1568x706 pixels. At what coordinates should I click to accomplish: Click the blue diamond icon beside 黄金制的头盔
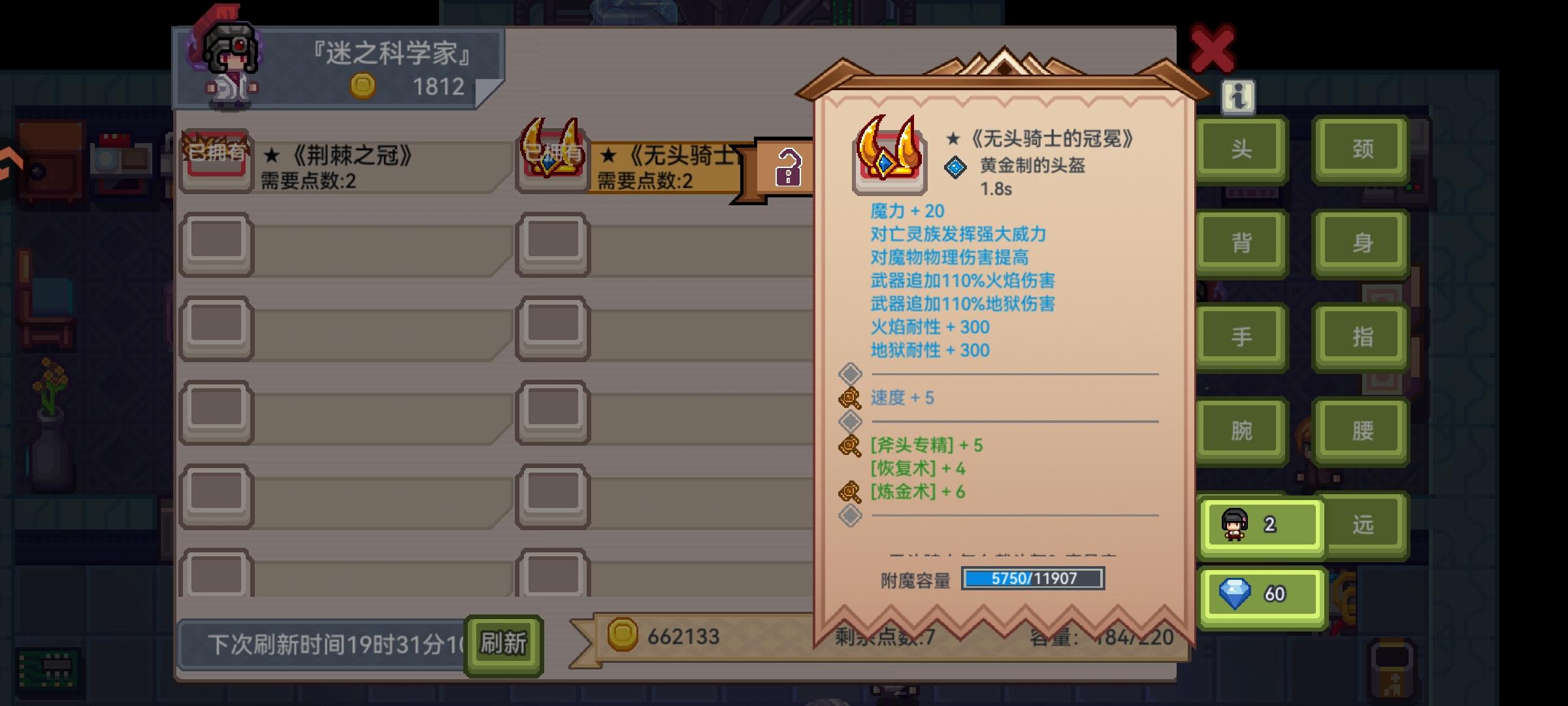[x=956, y=166]
